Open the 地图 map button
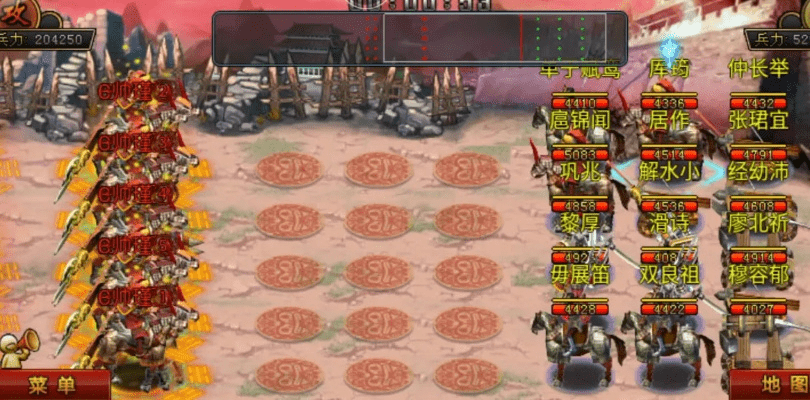Screen dimensions: 810x400 coord(770,385)
